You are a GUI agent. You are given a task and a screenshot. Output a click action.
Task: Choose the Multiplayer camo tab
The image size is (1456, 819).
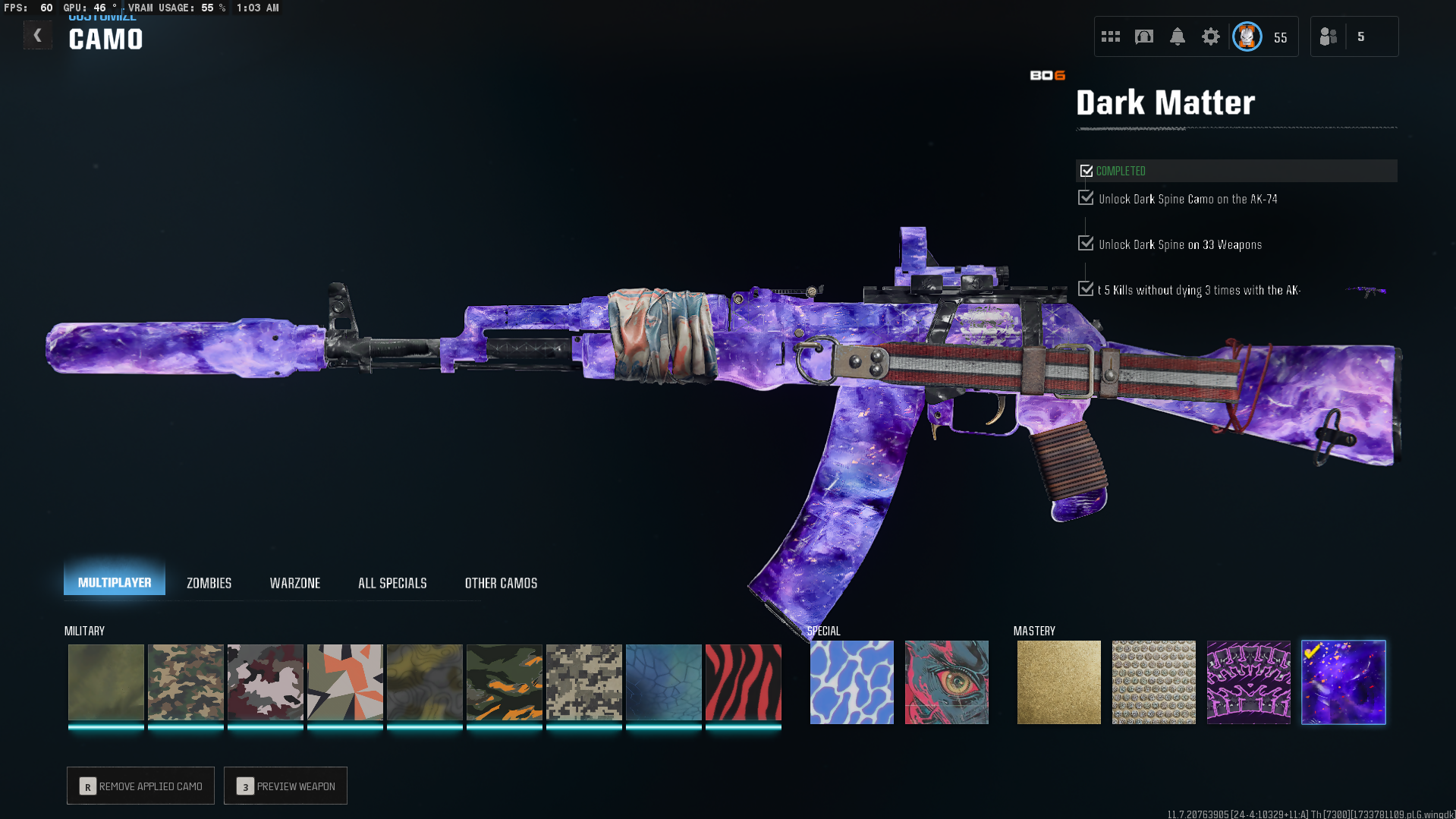pos(115,582)
